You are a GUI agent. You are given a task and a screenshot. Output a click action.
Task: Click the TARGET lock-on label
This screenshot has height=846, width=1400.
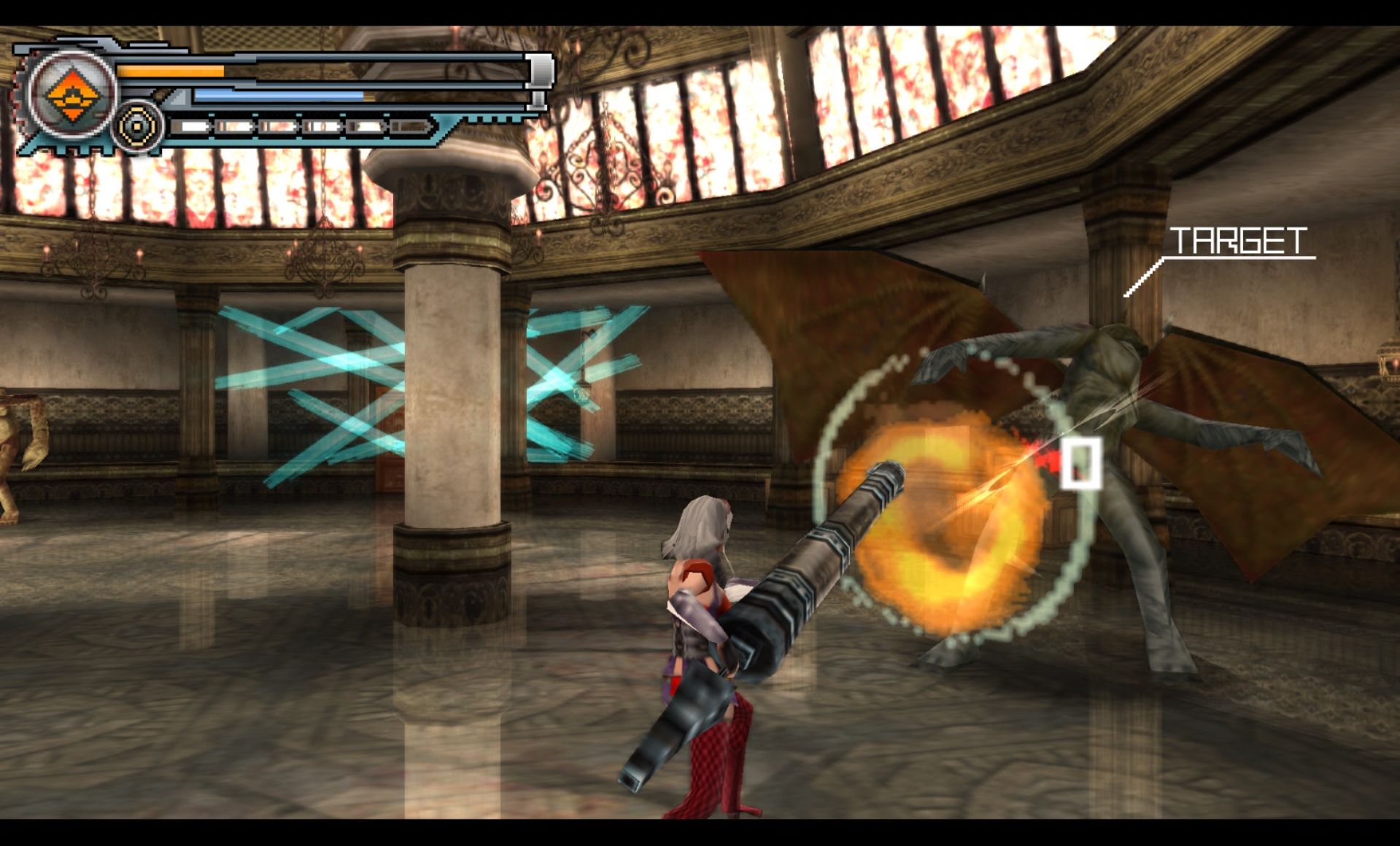[1238, 241]
